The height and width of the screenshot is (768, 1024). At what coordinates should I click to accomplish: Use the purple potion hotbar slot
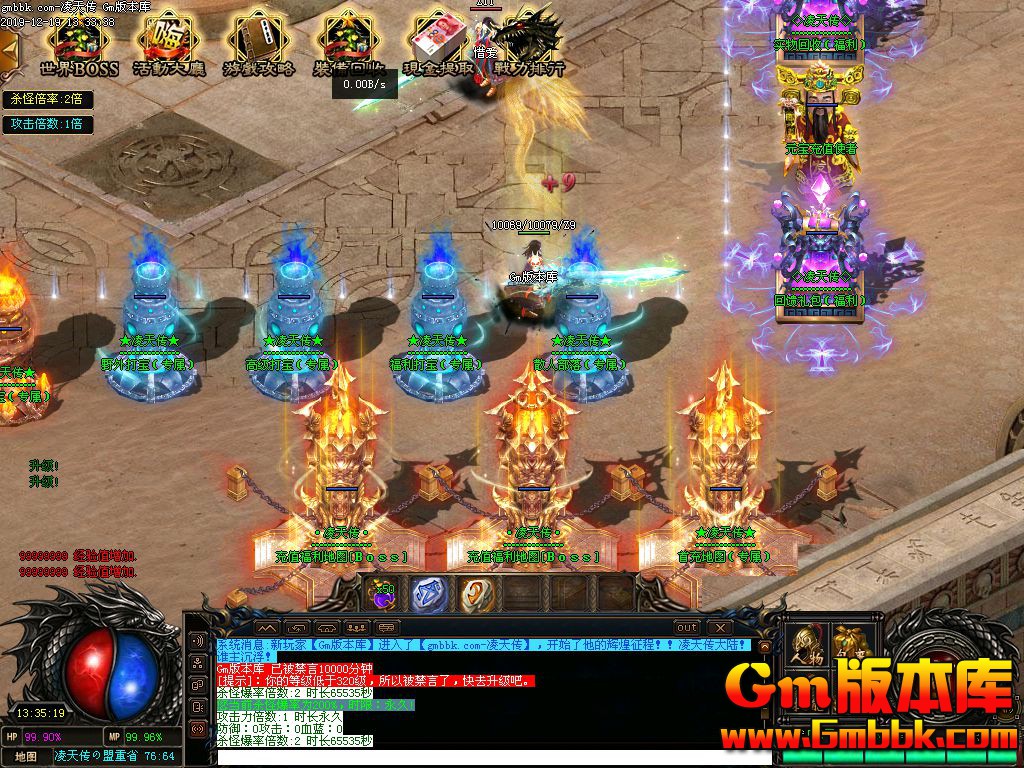pyautogui.click(x=381, y=594)
